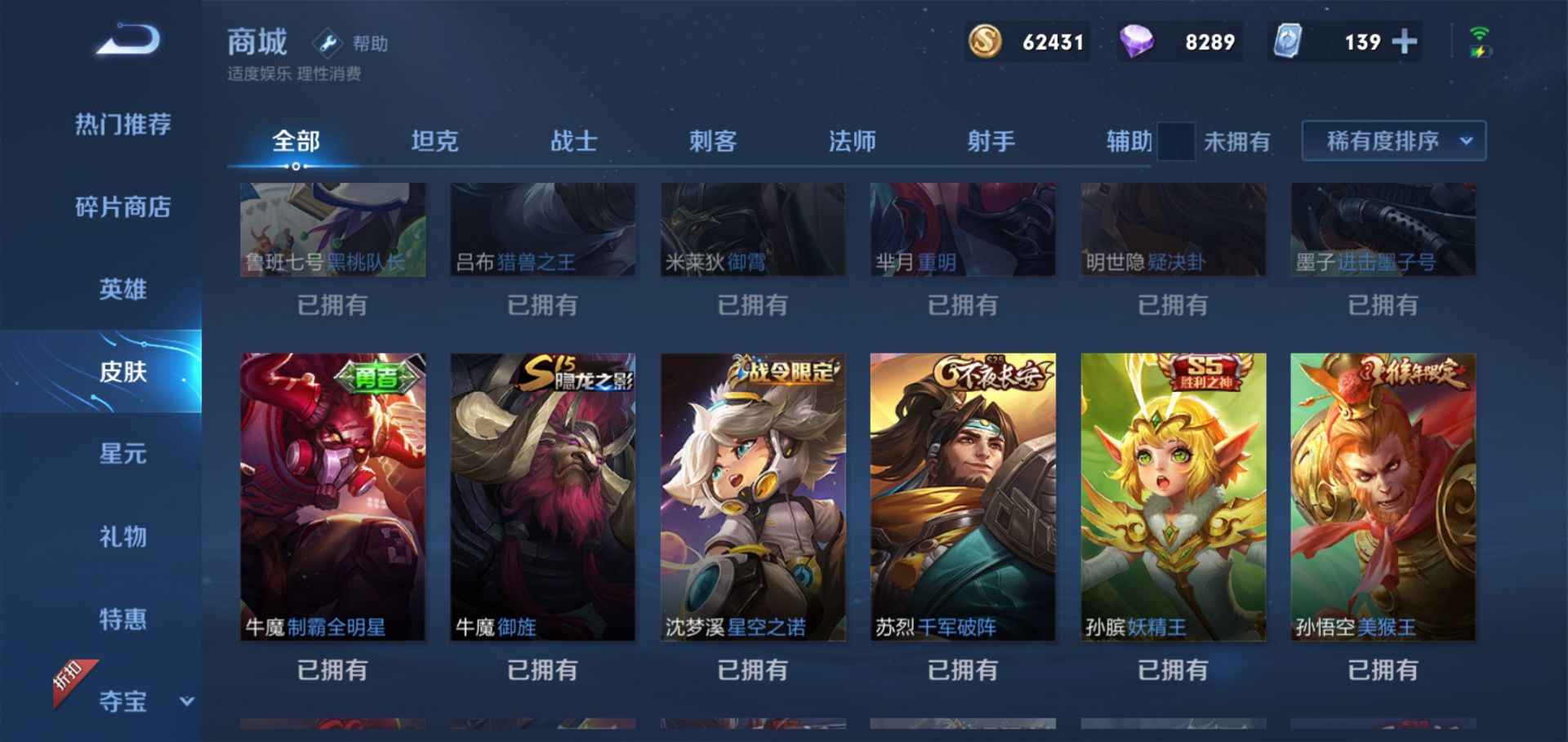The image size is (1568, 742).
Task: Open the wrench help icon beside 商城
Action: (330, 42)
